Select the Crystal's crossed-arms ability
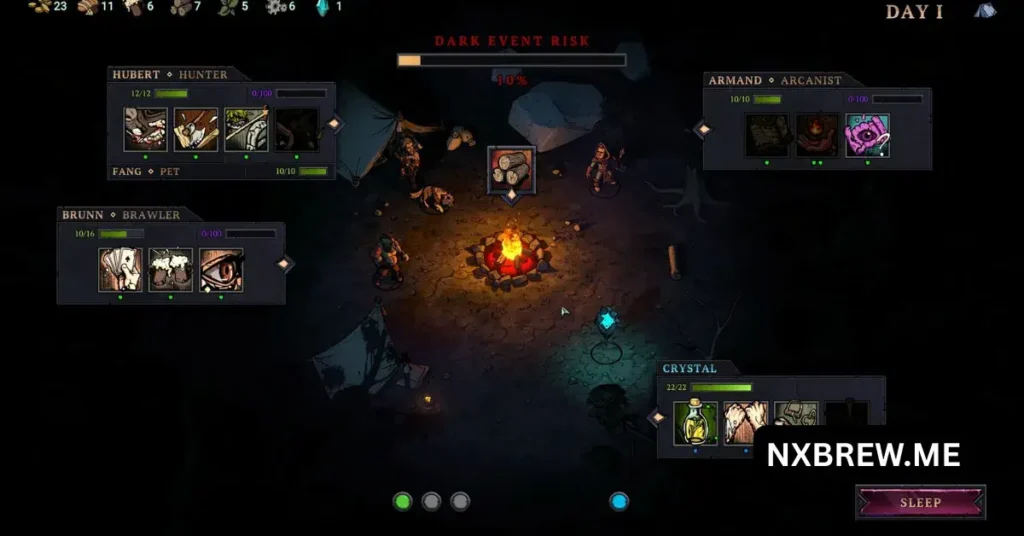Image resolution: width=1024 pixels, height=536 pixels. 745,423
